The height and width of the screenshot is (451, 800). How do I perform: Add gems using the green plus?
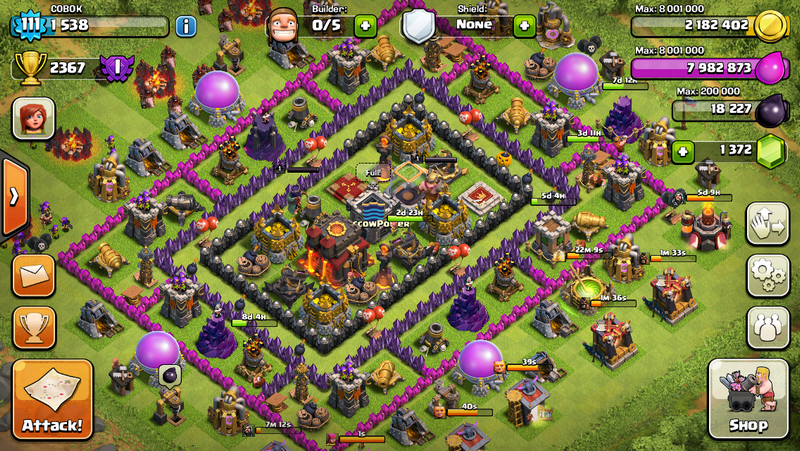pos(683,152)
